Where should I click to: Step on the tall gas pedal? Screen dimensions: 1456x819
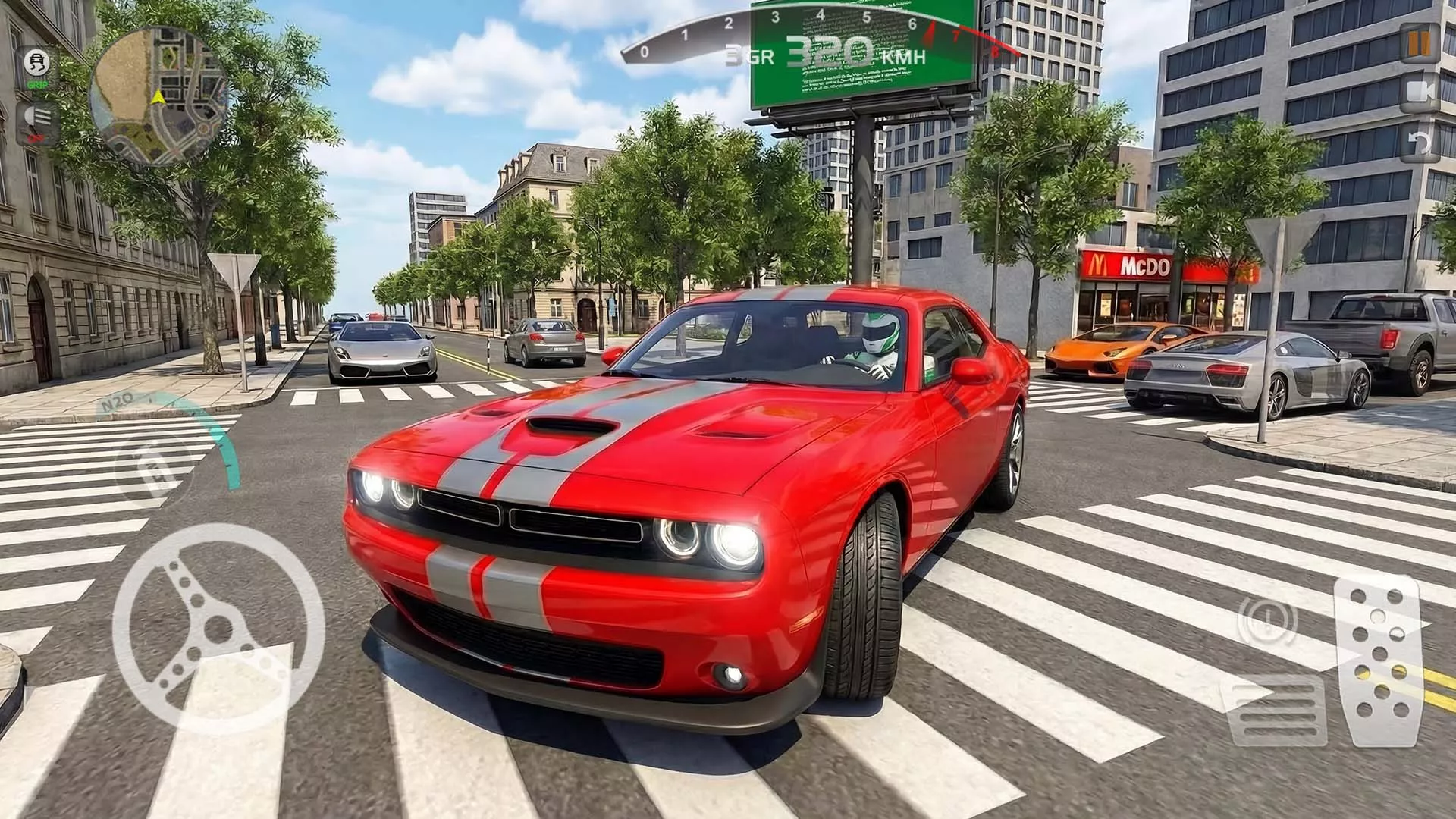click(1378, 658)
